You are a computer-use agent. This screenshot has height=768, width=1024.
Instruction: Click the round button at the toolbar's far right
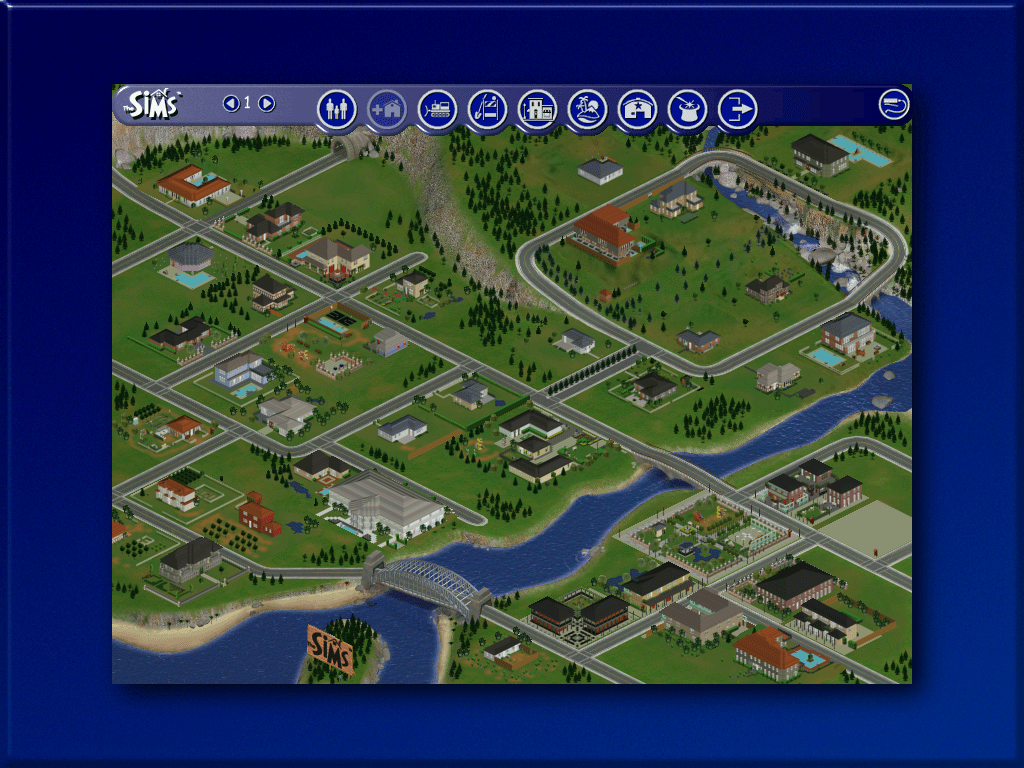(894, 104)
